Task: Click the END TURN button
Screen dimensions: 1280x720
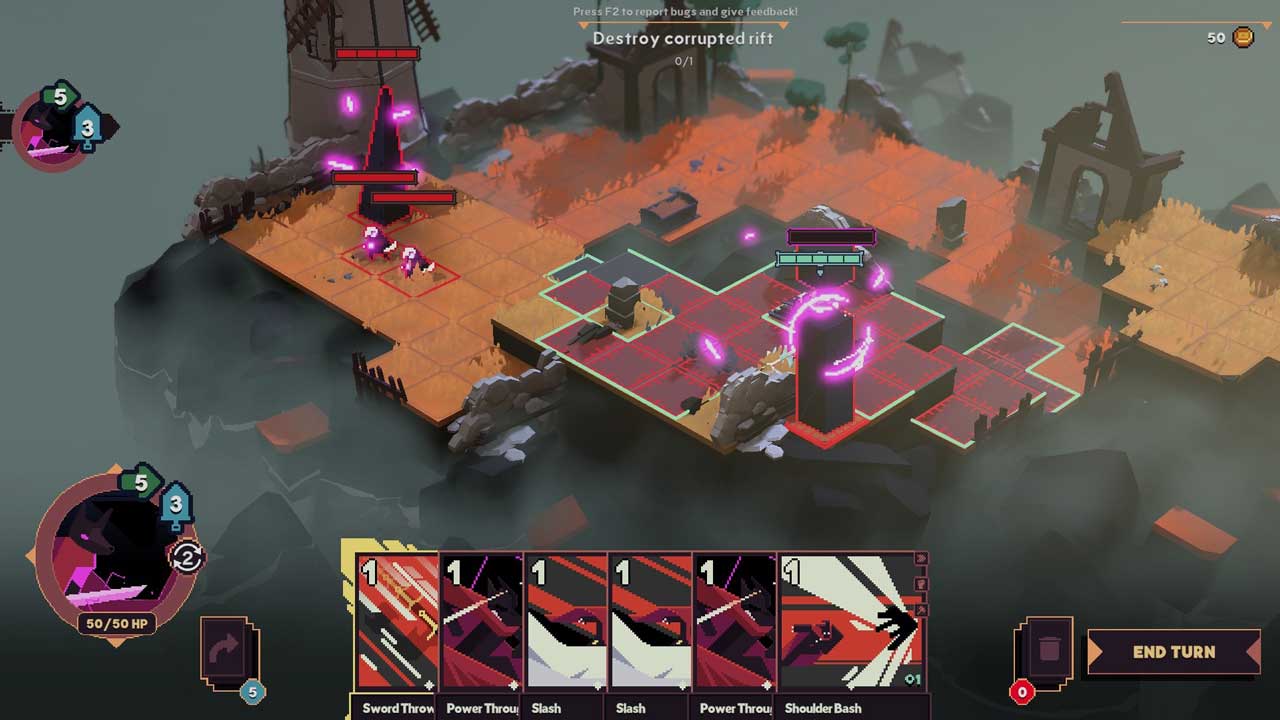Action: click(1173, 652)
